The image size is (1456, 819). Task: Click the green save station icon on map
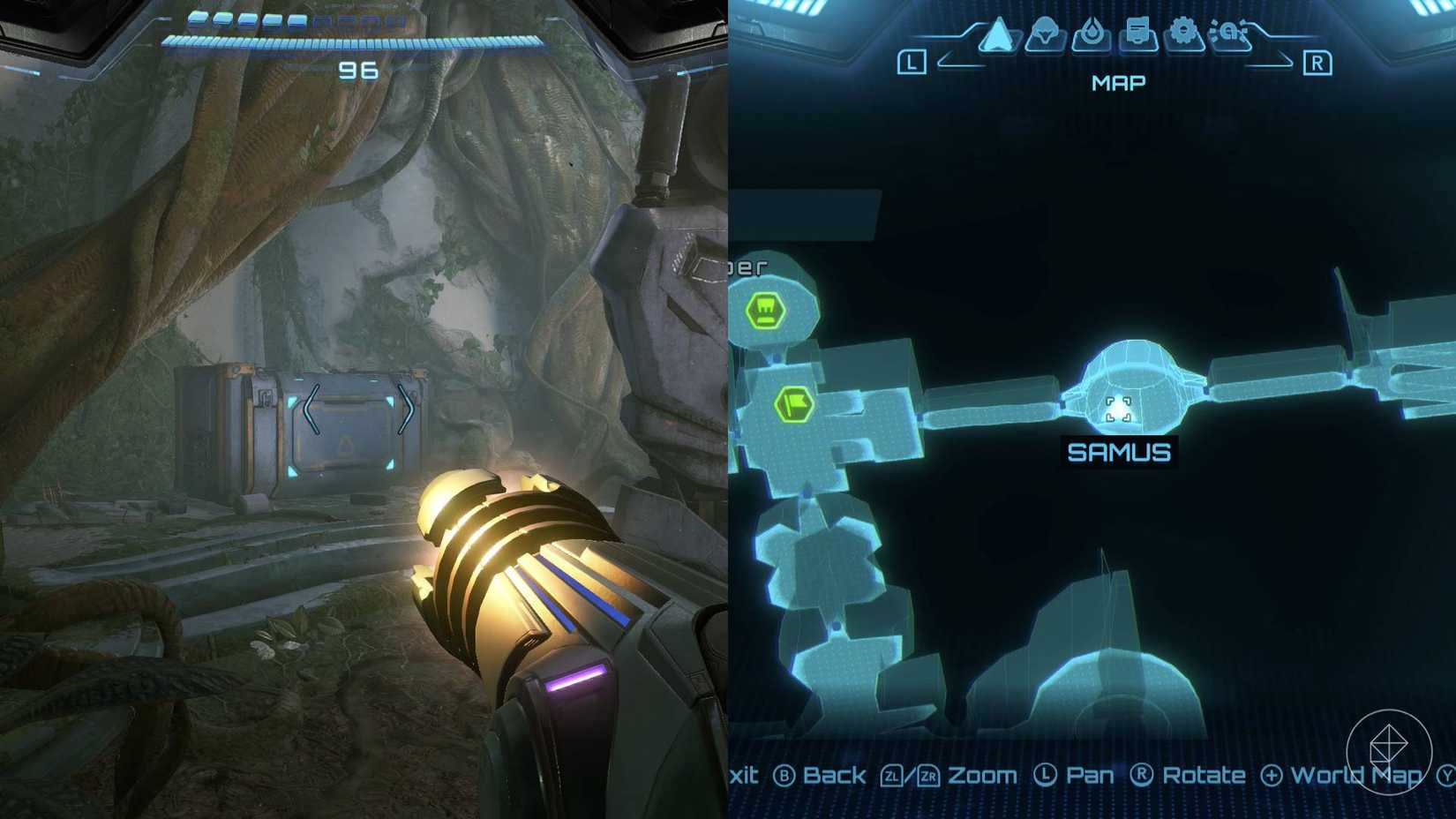tap(764, 311)
